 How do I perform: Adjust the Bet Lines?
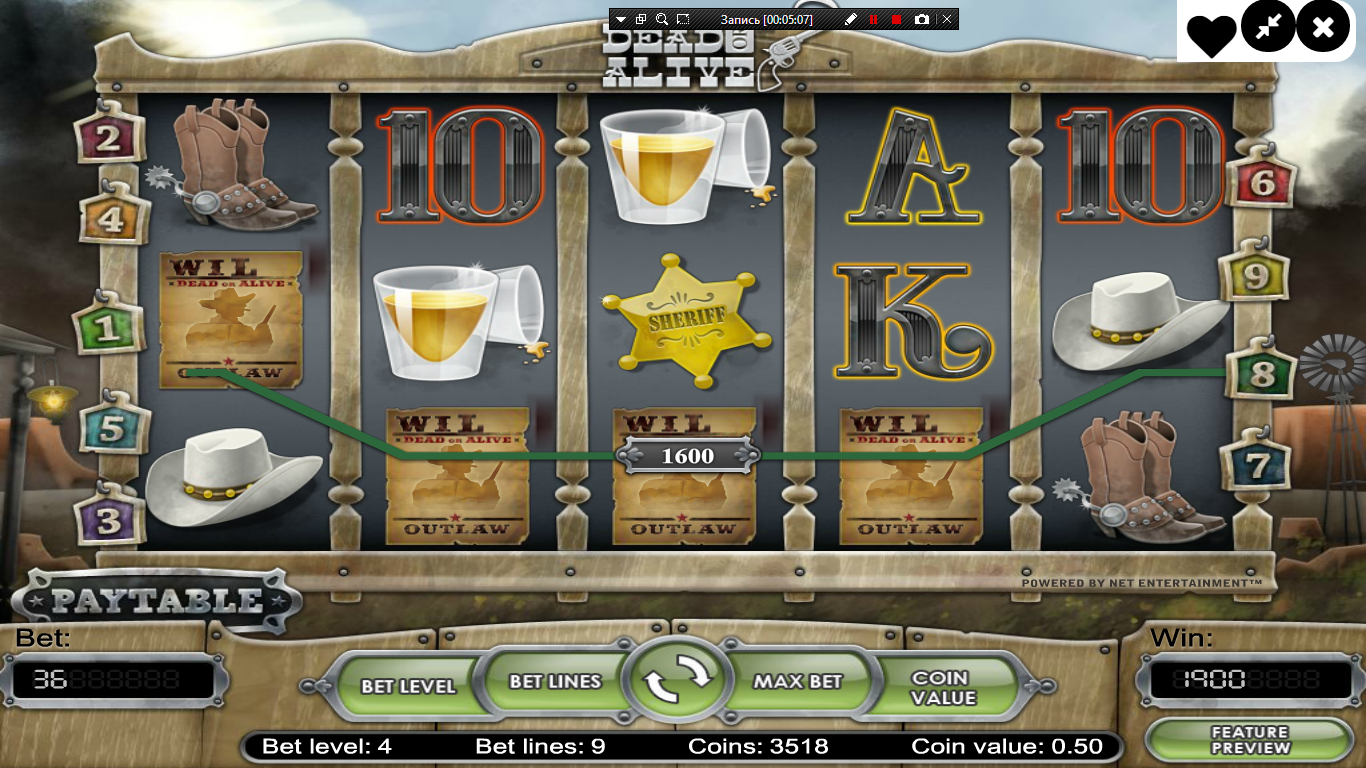(555, 681)
